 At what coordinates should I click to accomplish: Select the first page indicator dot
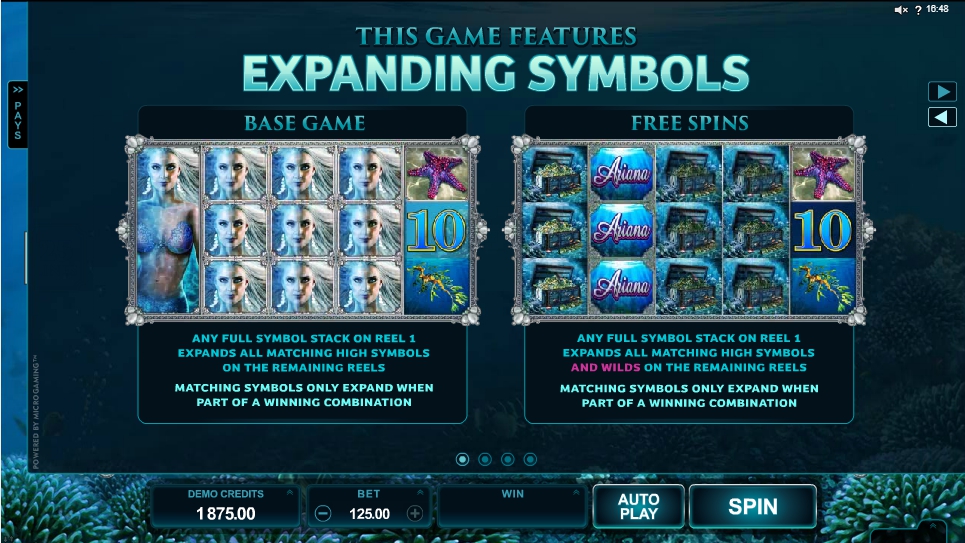[462, 459]
